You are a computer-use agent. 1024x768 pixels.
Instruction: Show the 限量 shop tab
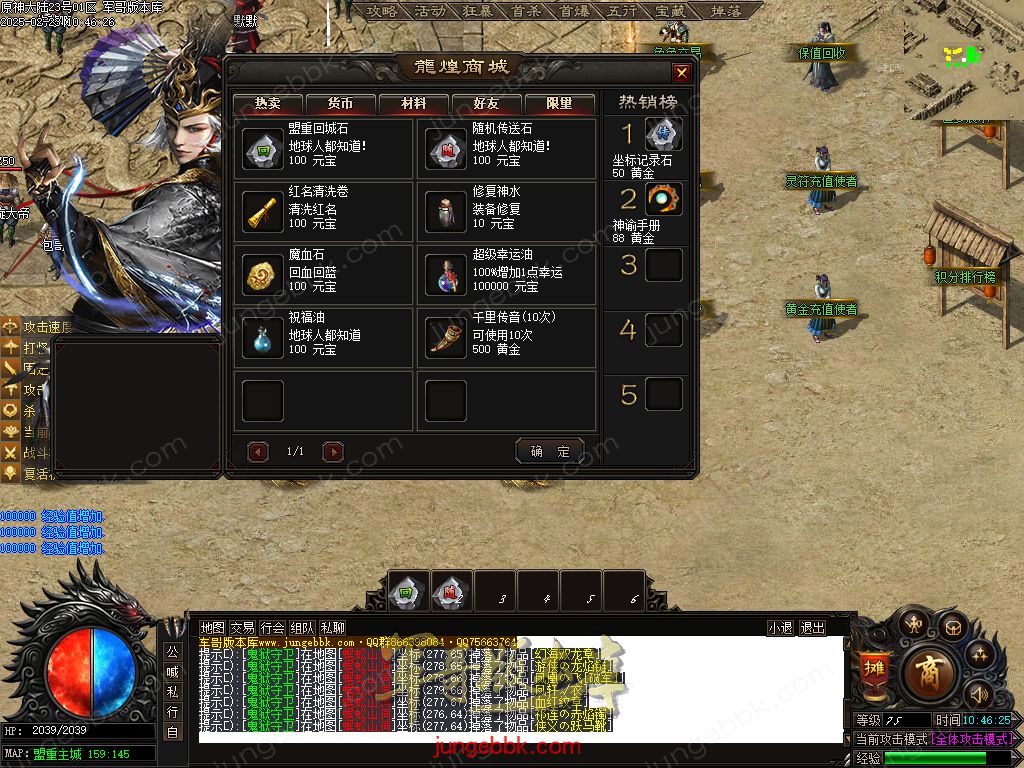pyautogui.click(x=559, y=104)
